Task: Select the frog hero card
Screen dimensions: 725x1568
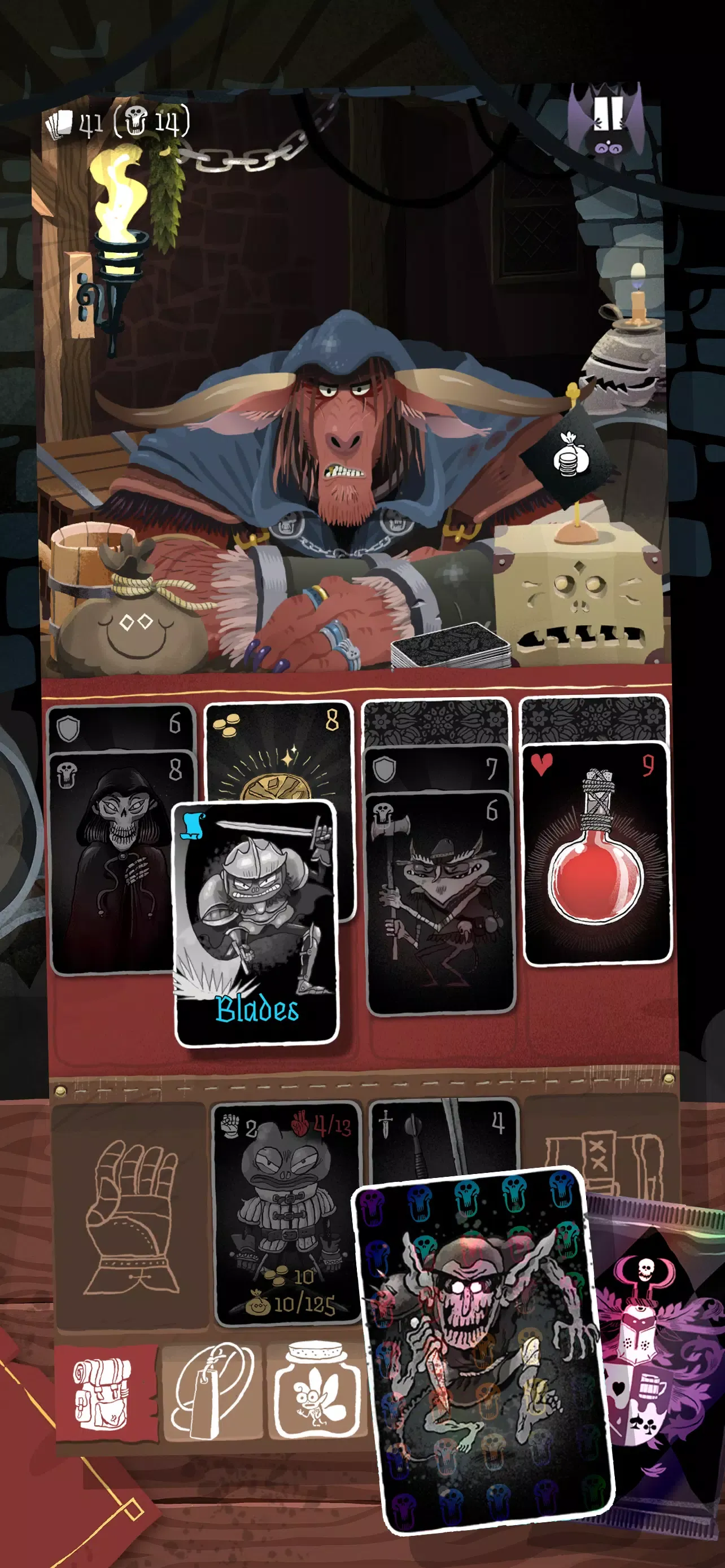Action: coord(286,1211)
